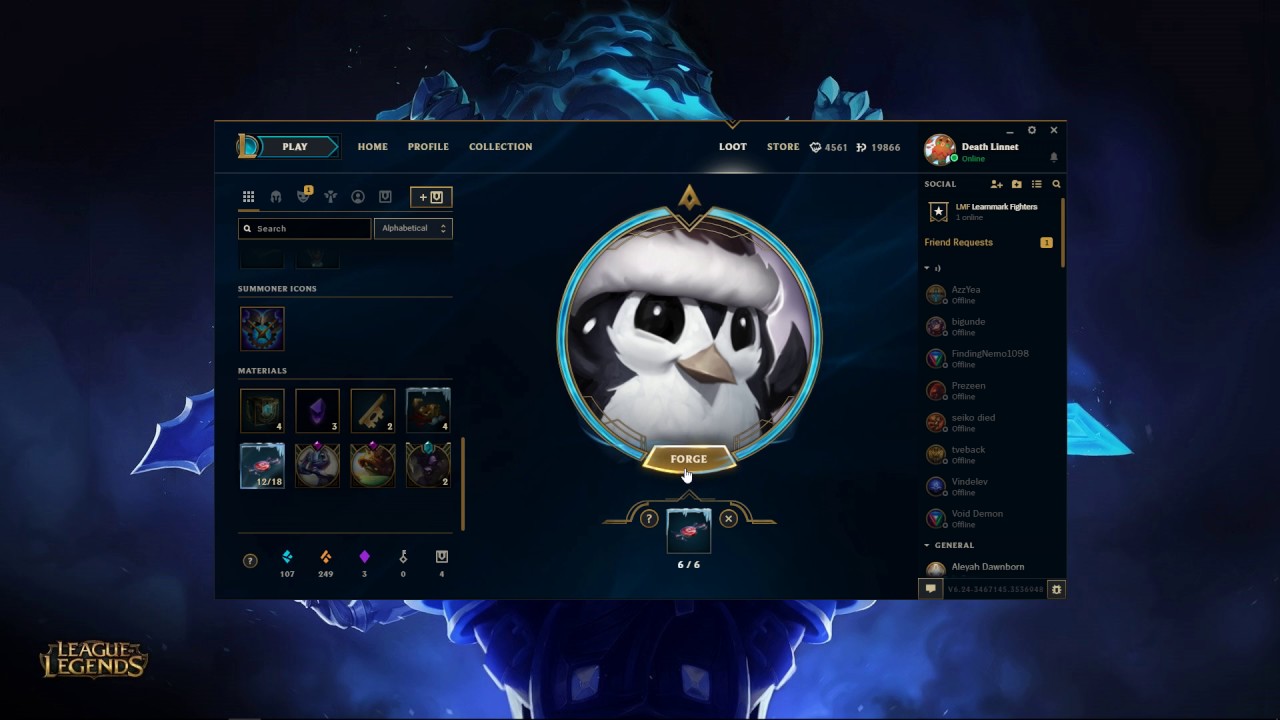
Task: Remove the recipe with the X button
Action: click(728, 518)
